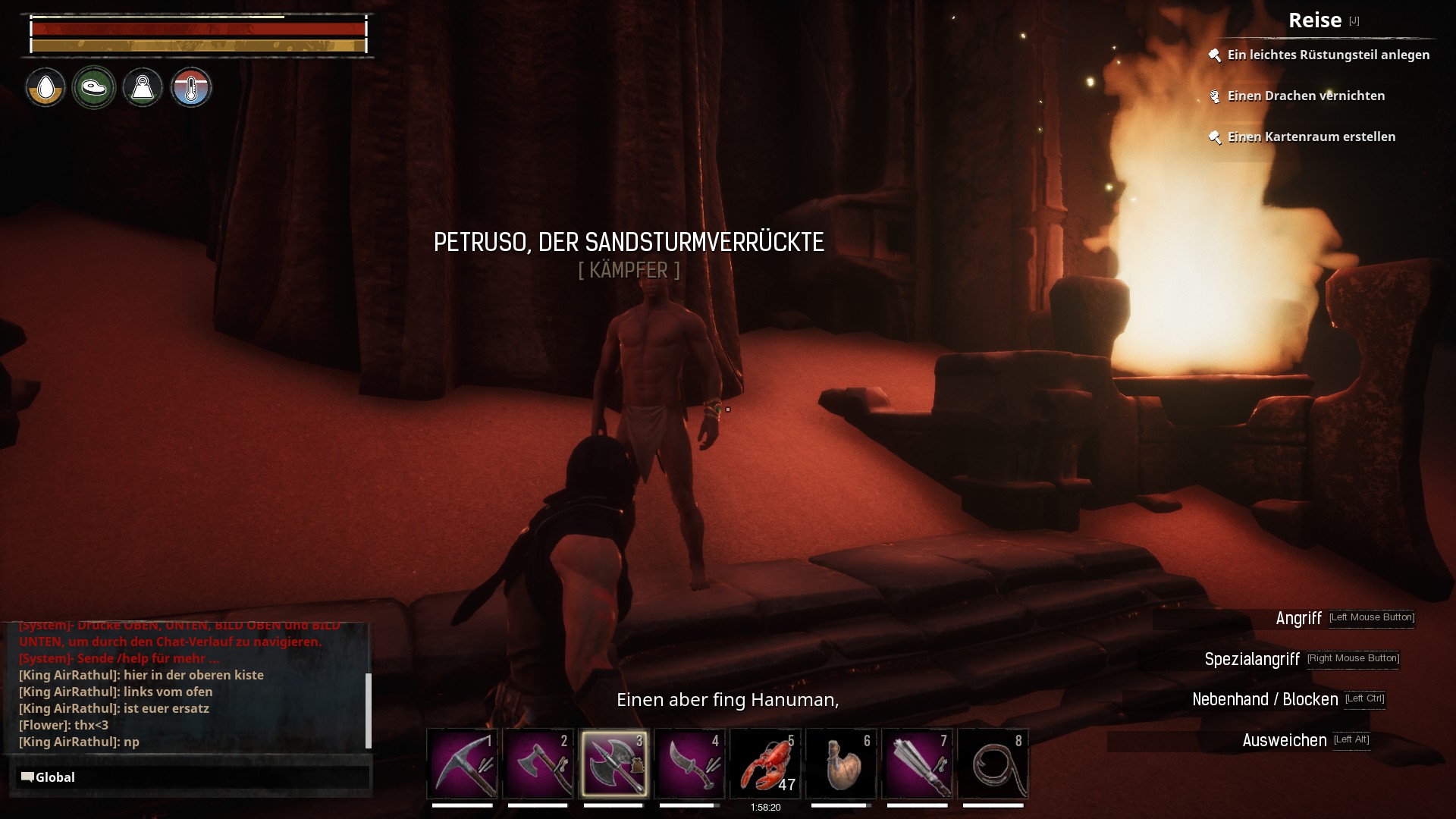This screenshot has width=1456, height=819.
Task: Choose the double-bladed battle axe slot
Action: (614, 763)
